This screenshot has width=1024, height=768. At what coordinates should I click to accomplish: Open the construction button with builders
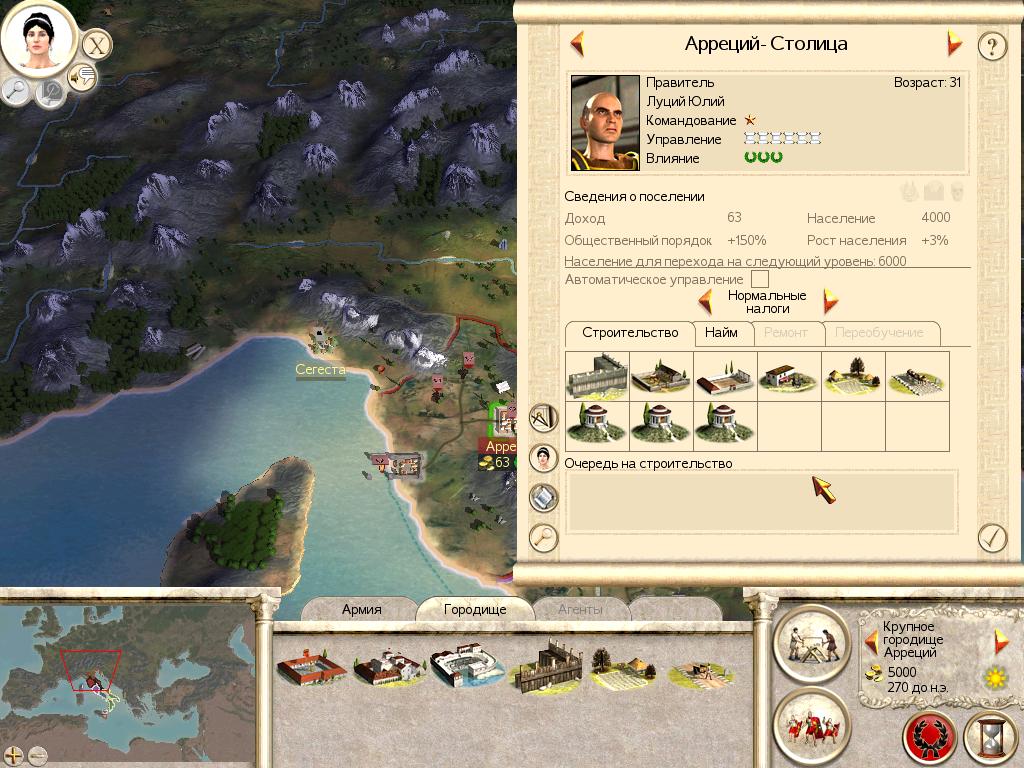pos(812,642)
